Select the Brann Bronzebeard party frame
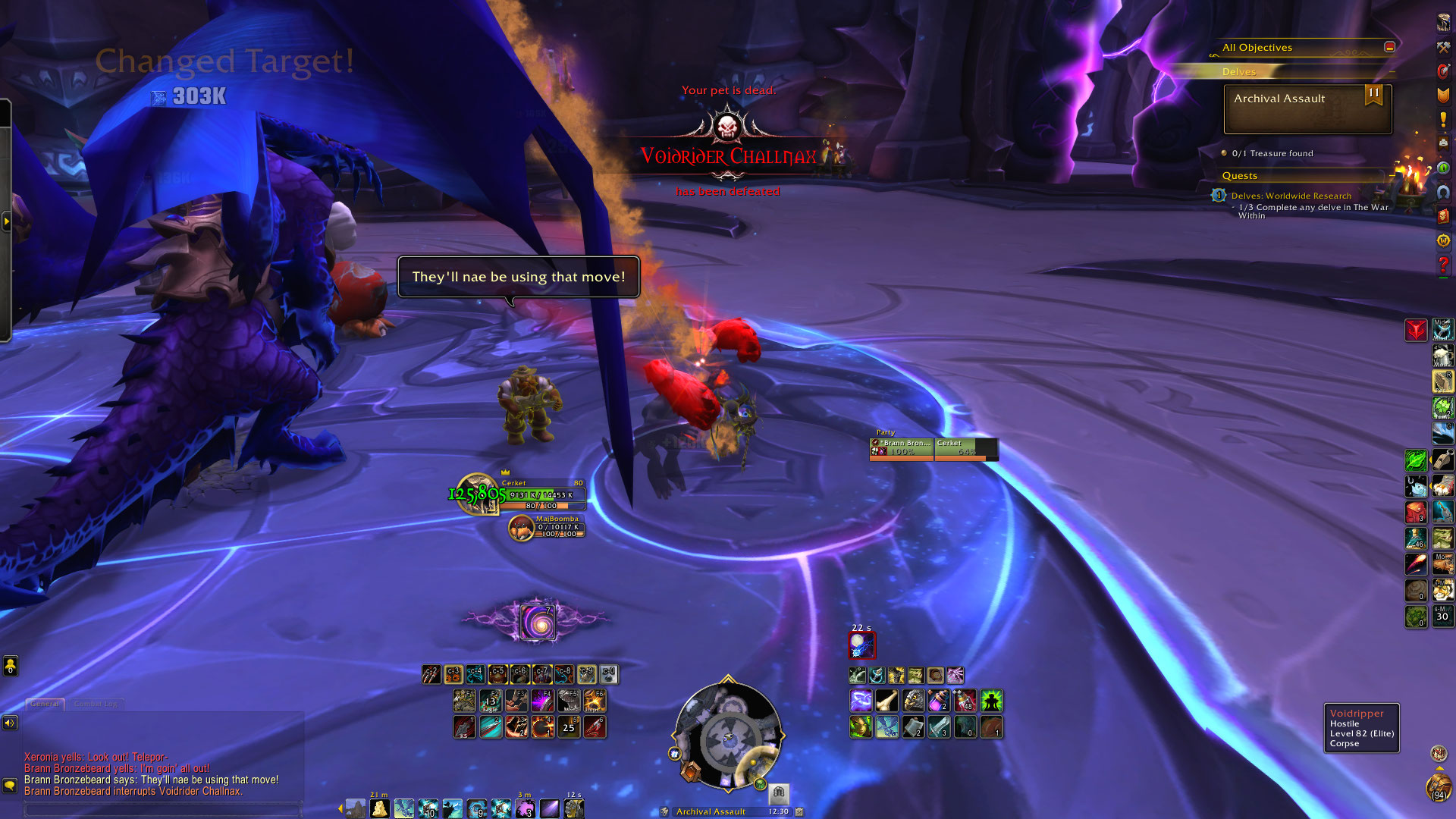This screenshot has width=1456, height=819. point(902,448)
